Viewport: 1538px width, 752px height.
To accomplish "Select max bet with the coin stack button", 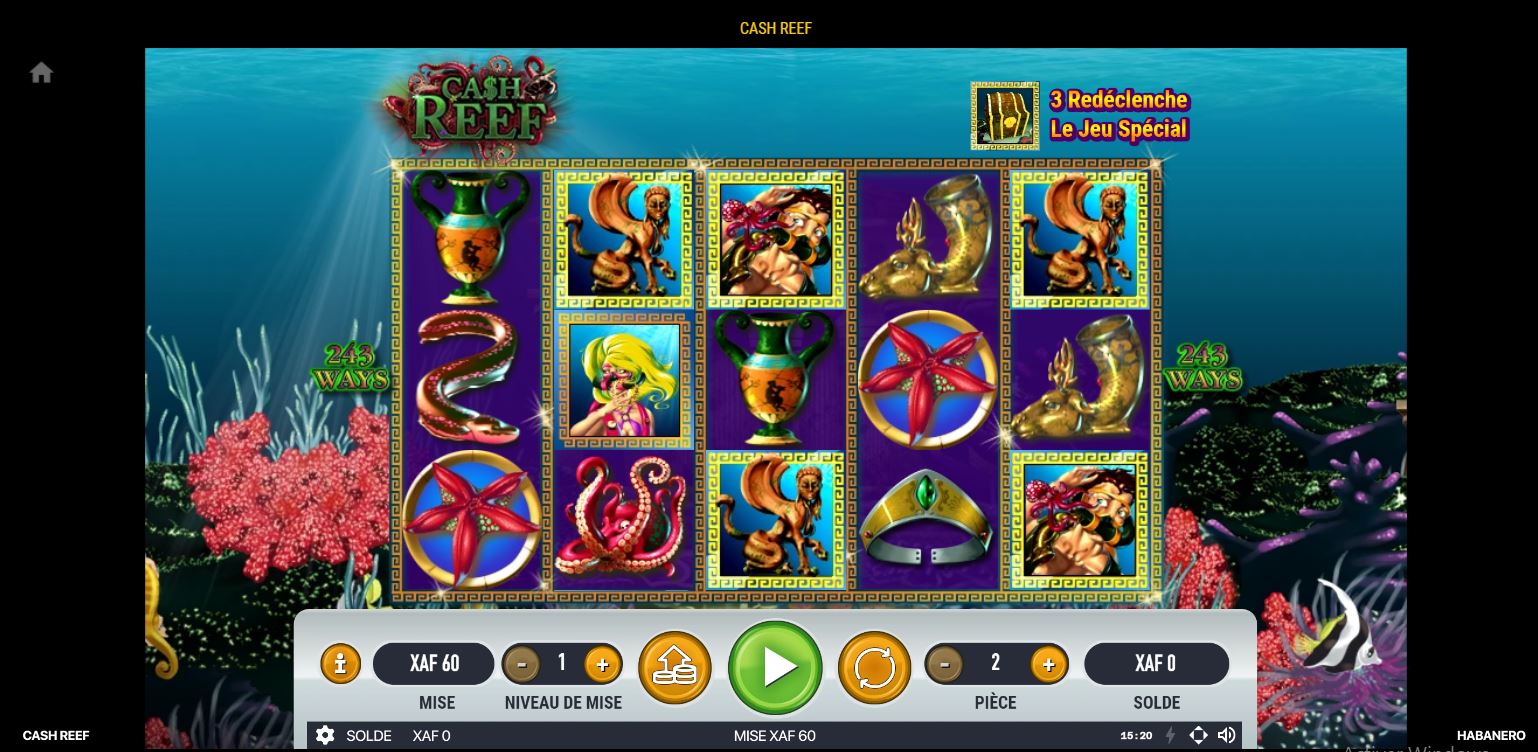I will click(x=675, y=667).
